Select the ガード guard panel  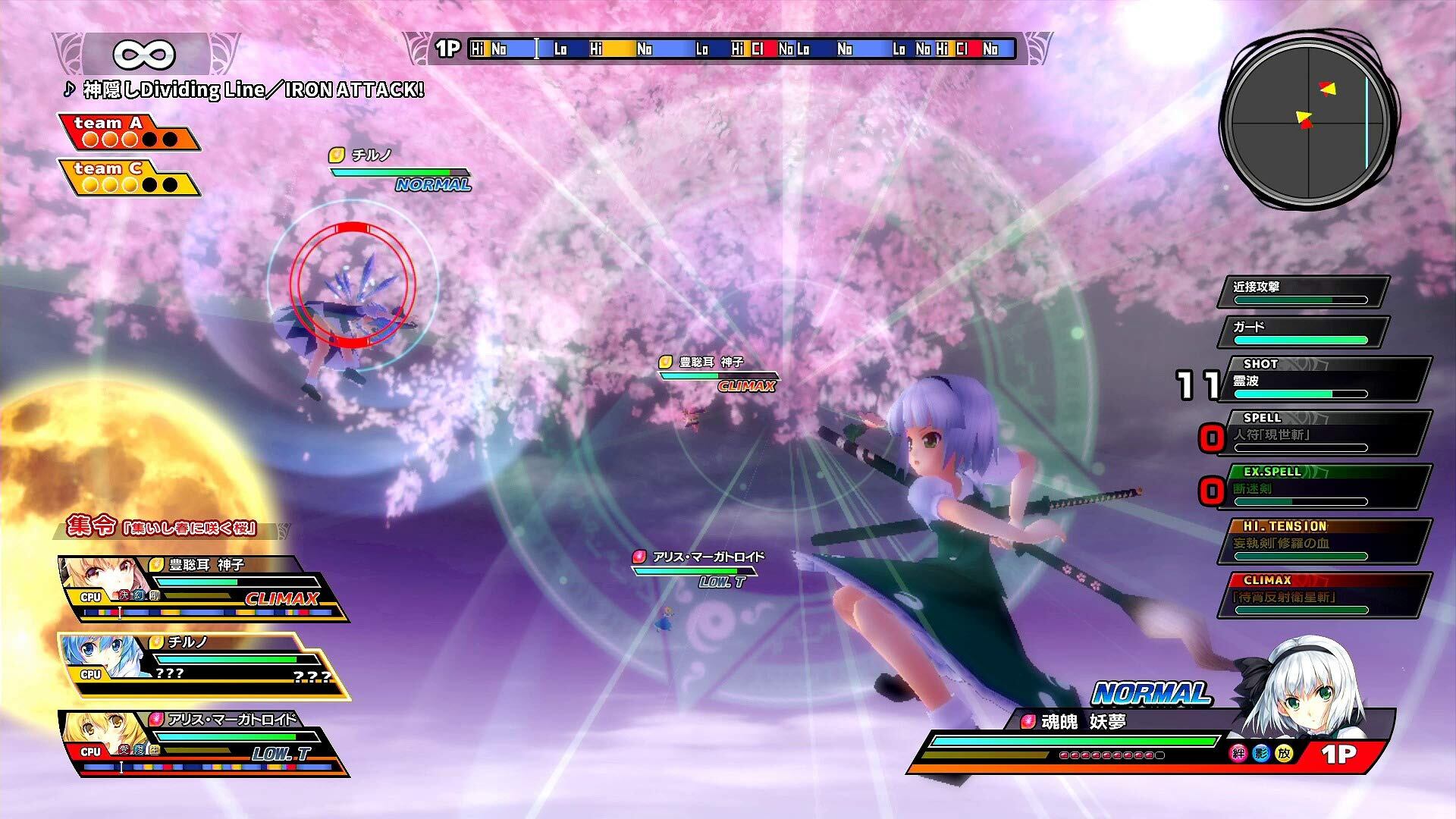click(x=1302, y=332)
